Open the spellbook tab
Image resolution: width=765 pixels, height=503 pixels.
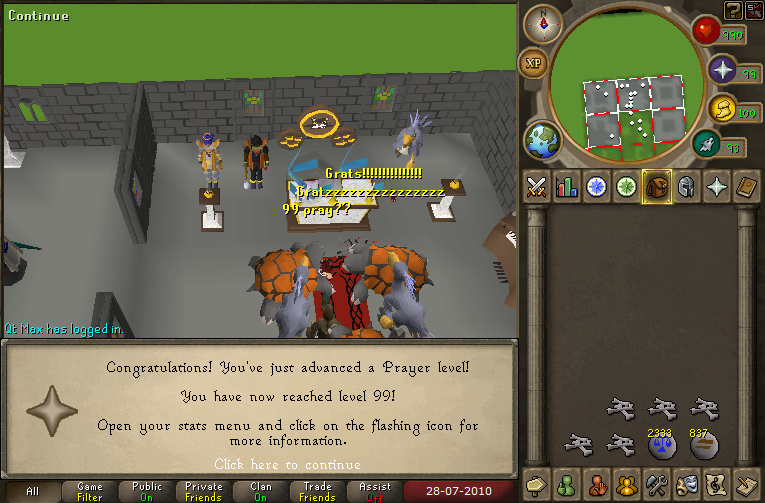tap(746, 187)
